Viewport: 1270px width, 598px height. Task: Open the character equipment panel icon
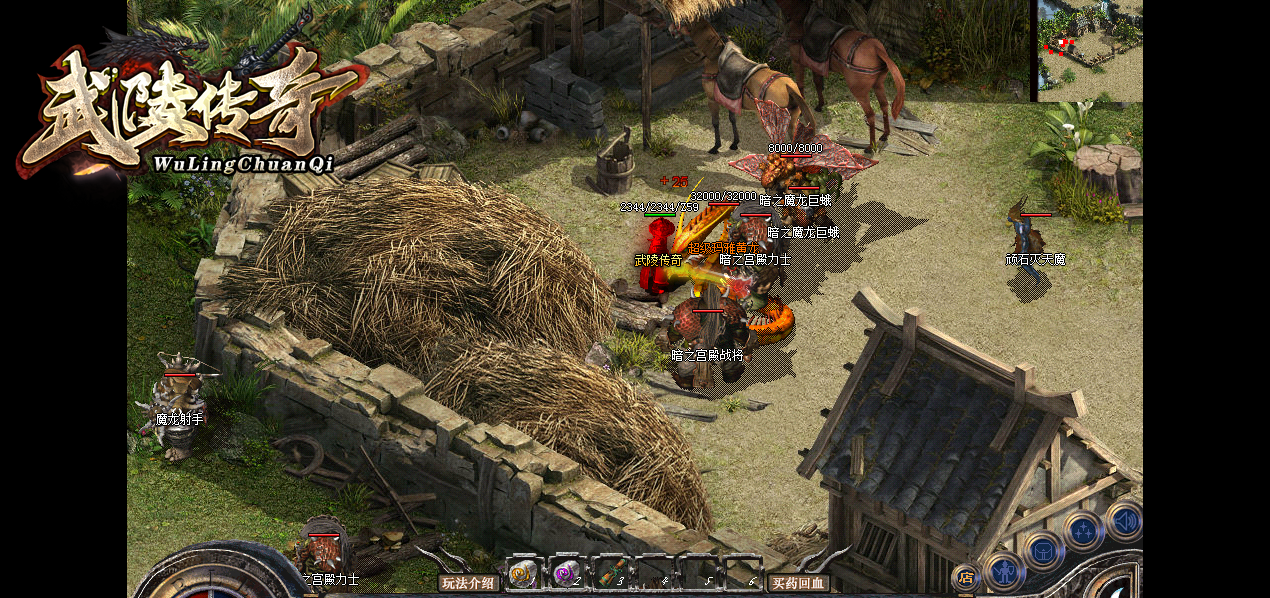1004,573
